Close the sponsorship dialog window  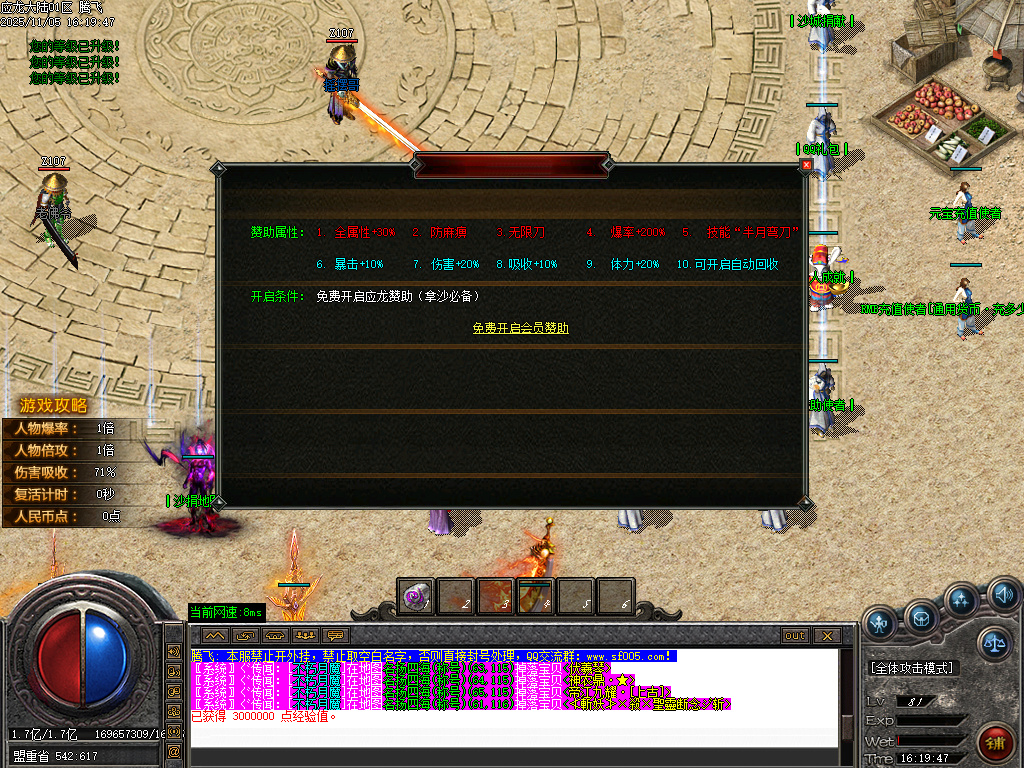(806, 165)
